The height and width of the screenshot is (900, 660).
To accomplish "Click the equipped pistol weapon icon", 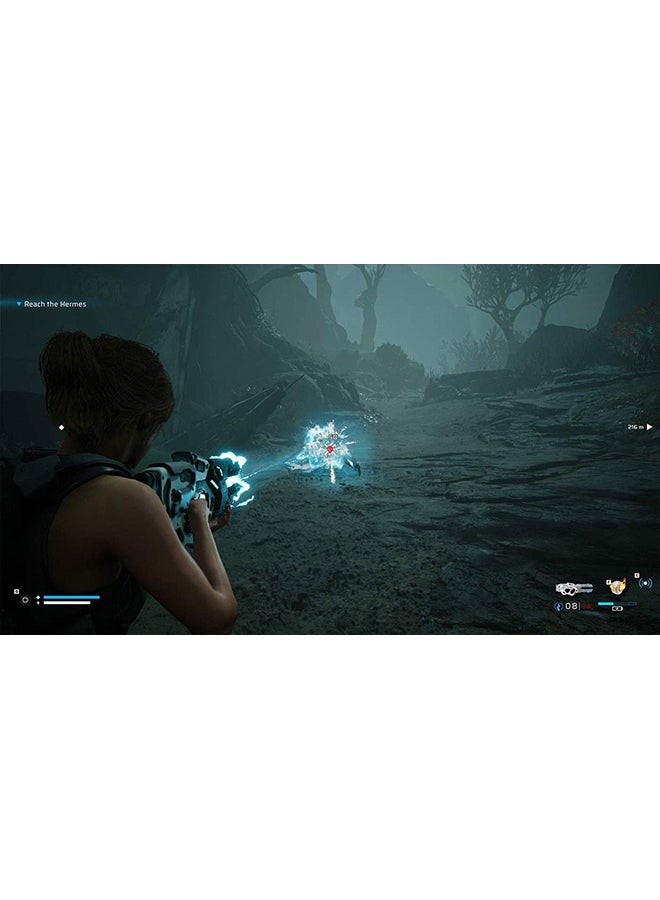I will [x=574, y=588].
